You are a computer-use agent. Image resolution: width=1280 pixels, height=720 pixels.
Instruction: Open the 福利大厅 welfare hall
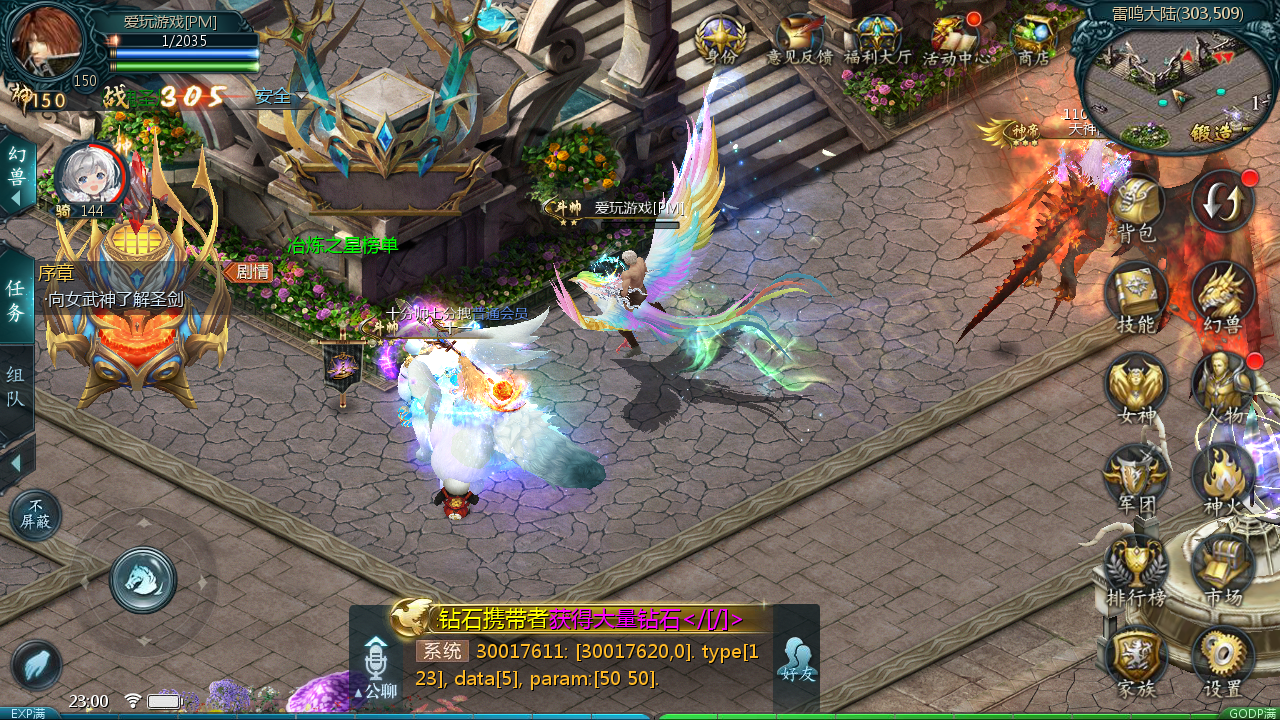click(878, 40)
